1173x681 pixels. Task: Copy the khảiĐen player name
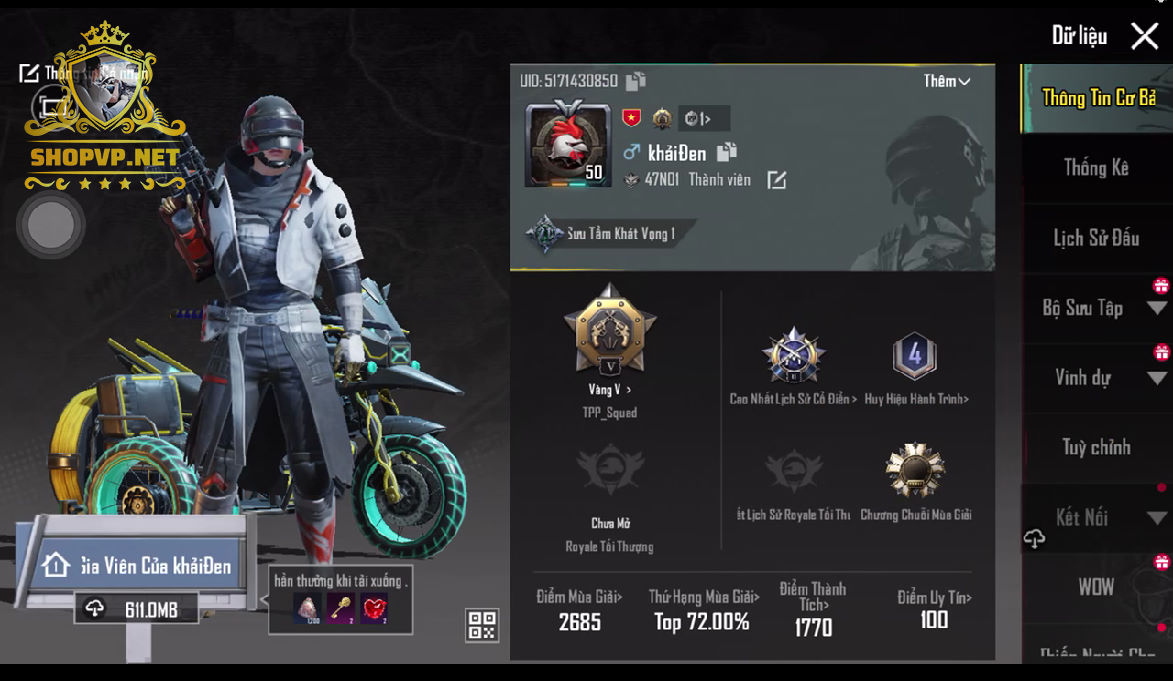(x=727, y=152)
